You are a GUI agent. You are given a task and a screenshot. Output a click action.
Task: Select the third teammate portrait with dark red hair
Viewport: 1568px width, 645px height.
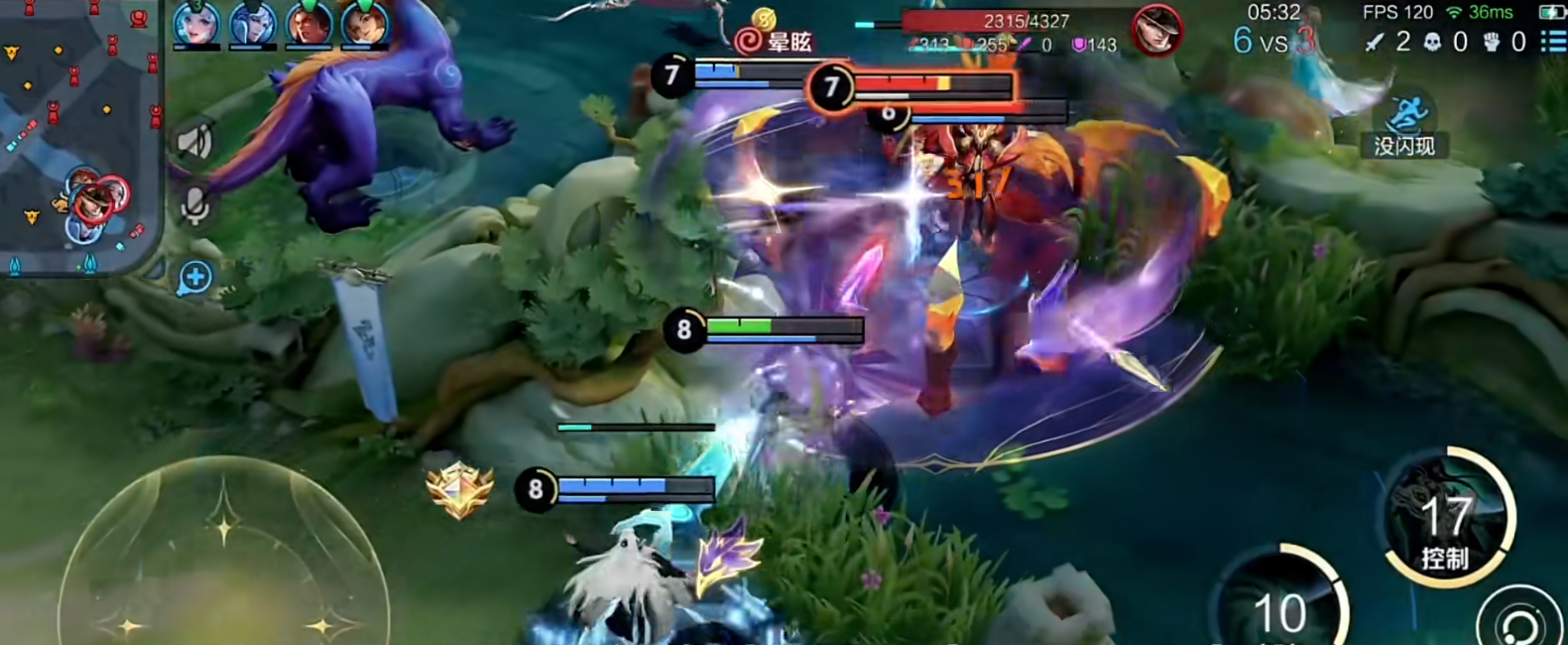(x=309, y=24)
